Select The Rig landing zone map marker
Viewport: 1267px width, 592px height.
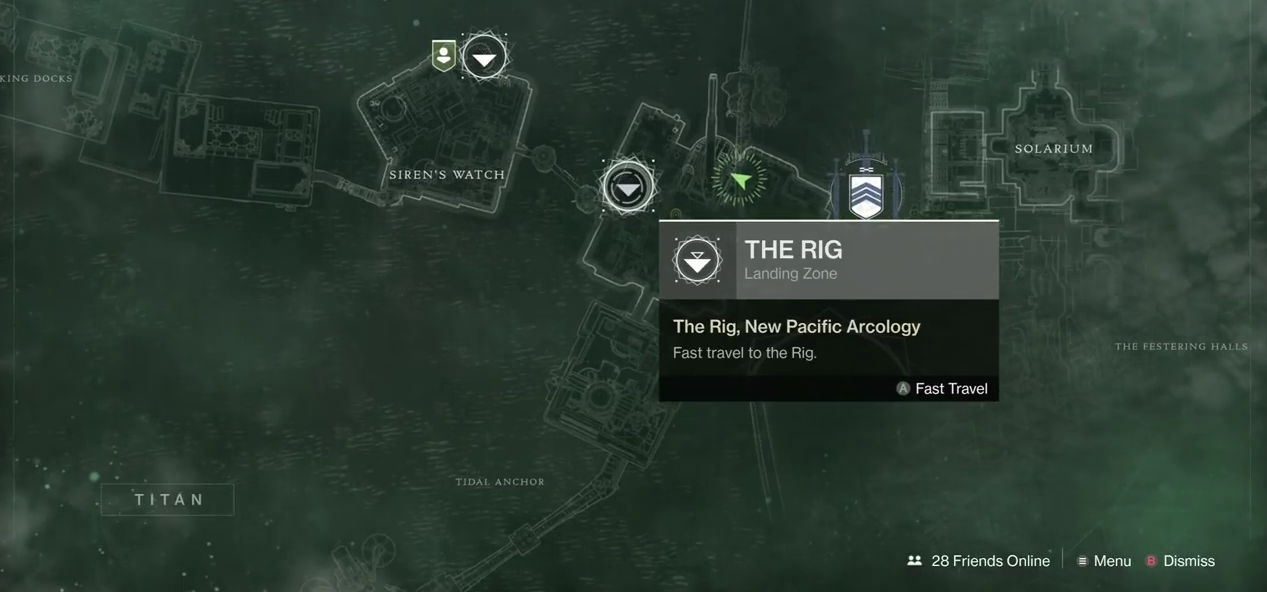point(628,187)
